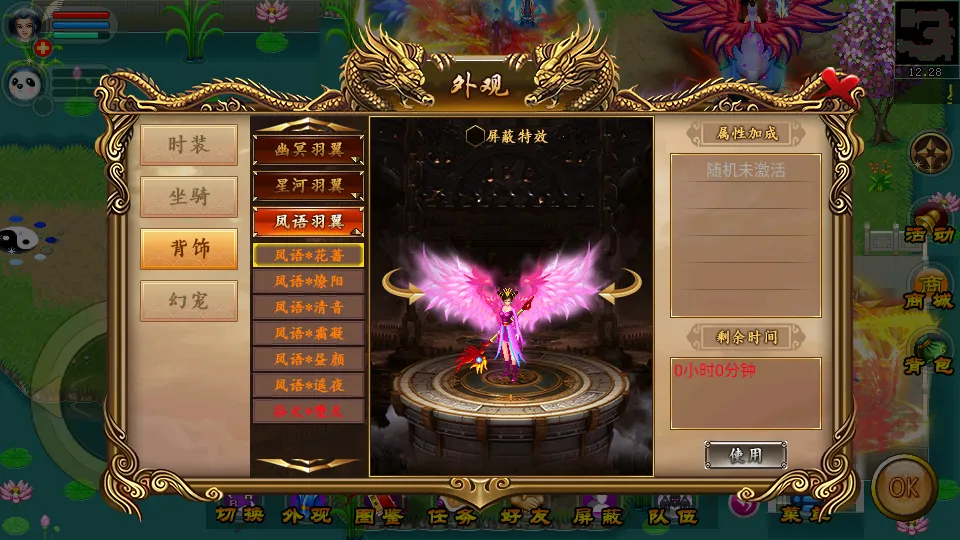Tap the round OK button
Screen dimensions: 960x540
903,487
